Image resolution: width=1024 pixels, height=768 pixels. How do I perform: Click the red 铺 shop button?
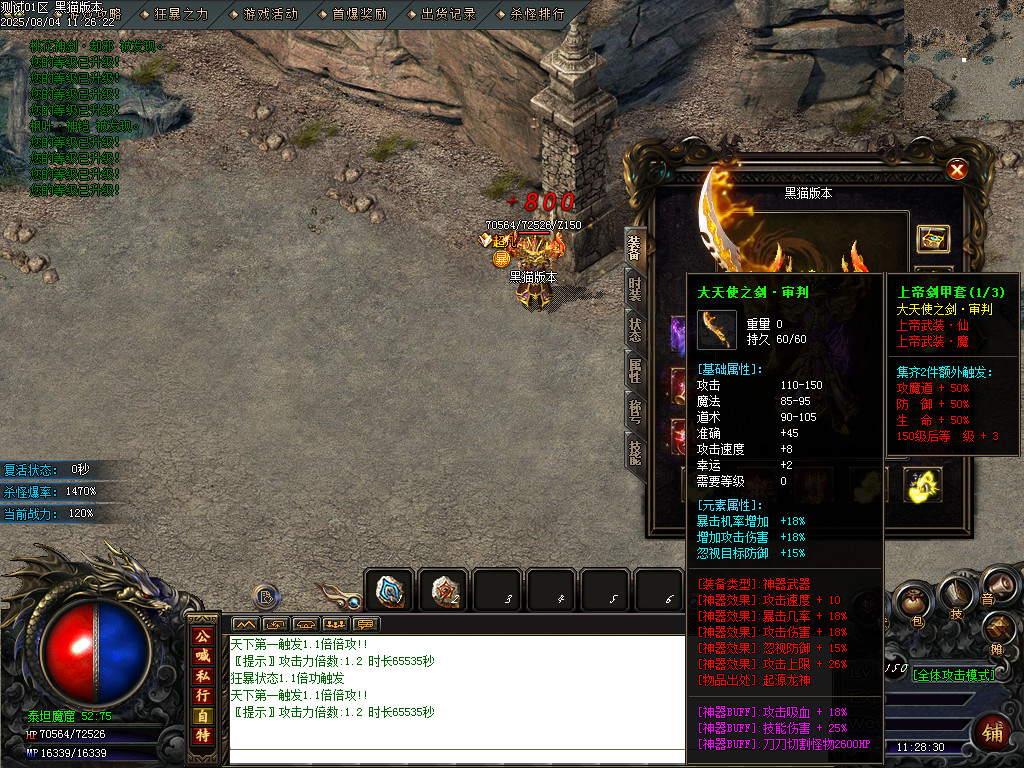(993, 733)
